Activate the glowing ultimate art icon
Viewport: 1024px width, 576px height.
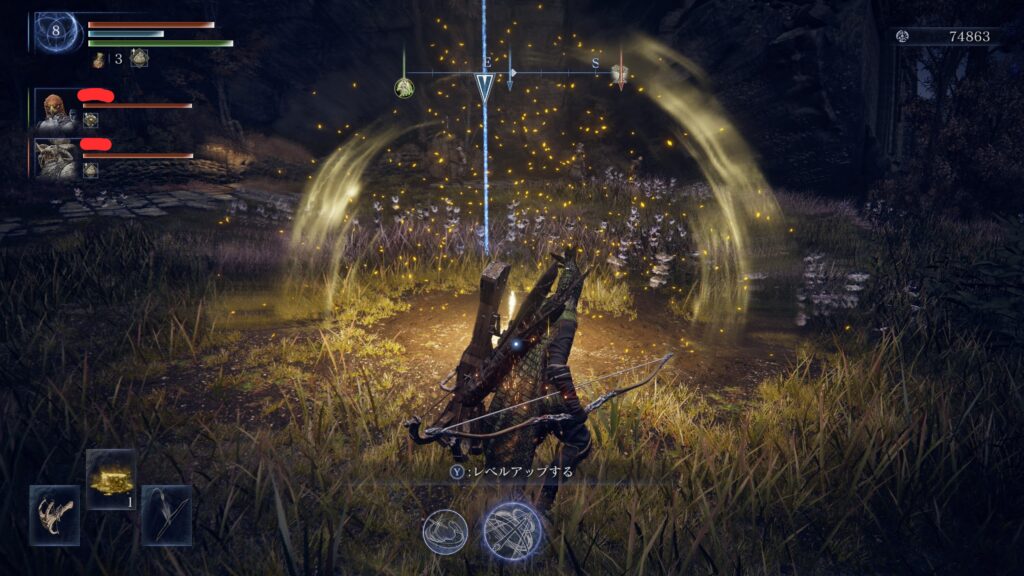point(512,530)
